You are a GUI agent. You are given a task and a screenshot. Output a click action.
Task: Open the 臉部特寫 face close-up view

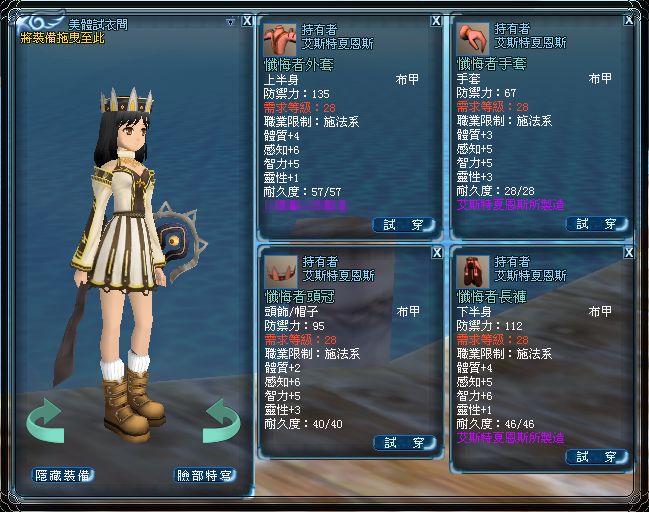[204, 475]
